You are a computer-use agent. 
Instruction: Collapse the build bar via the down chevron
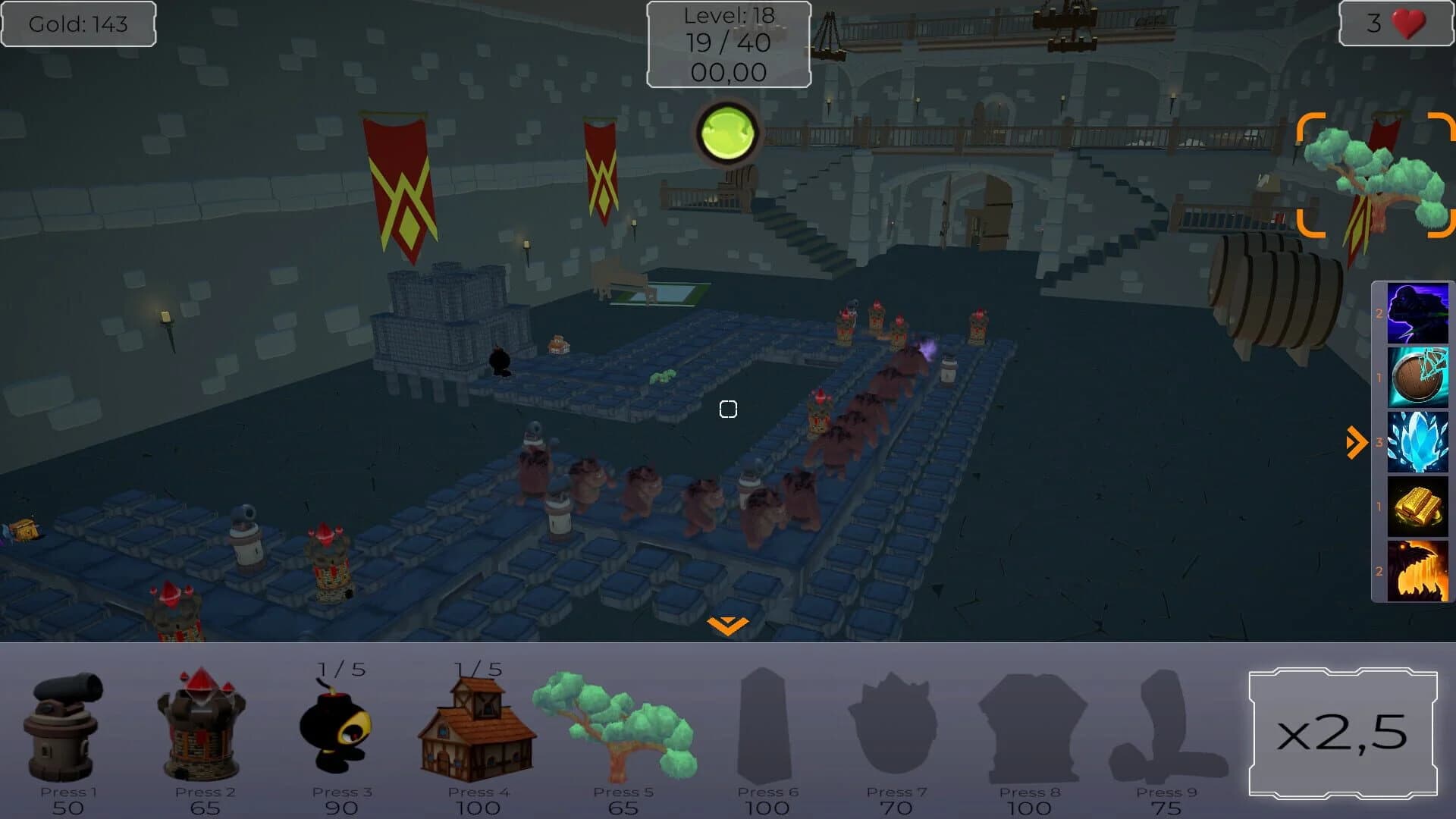click(x=726, y=624)
